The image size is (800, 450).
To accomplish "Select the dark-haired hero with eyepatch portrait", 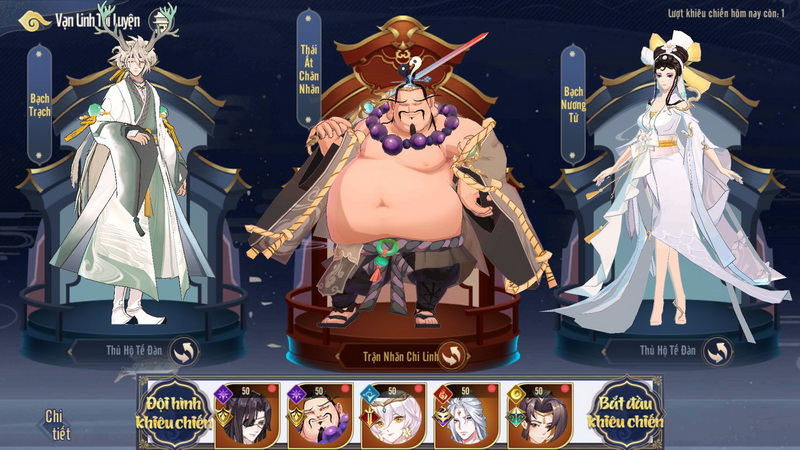I will pyautogui.click(x=247, y=416).
